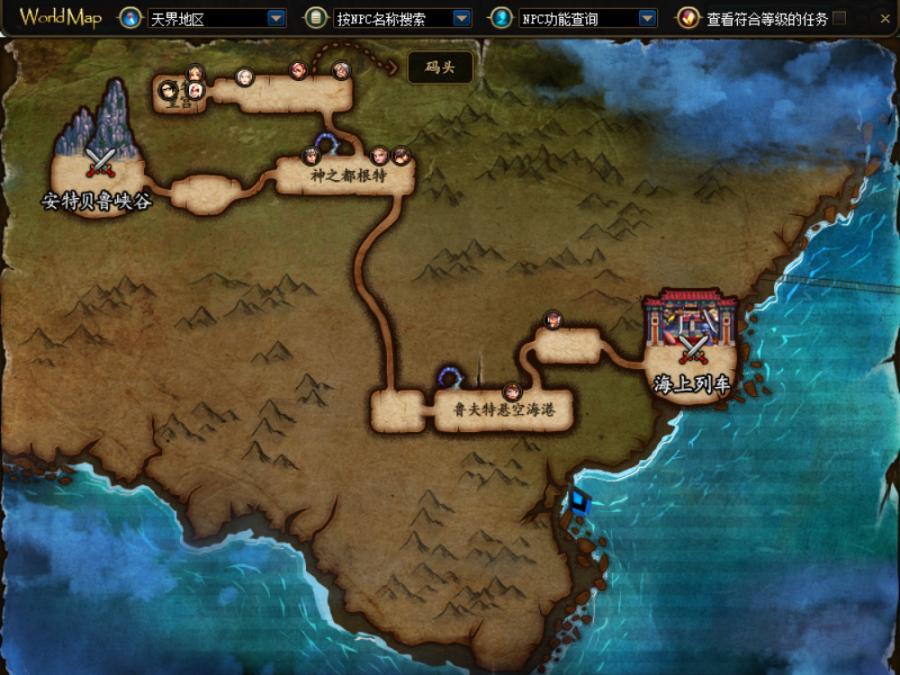Viewport: 900px width, 675px height.
Task: Select the 码头 dock destination label
Action: (440, 68)
